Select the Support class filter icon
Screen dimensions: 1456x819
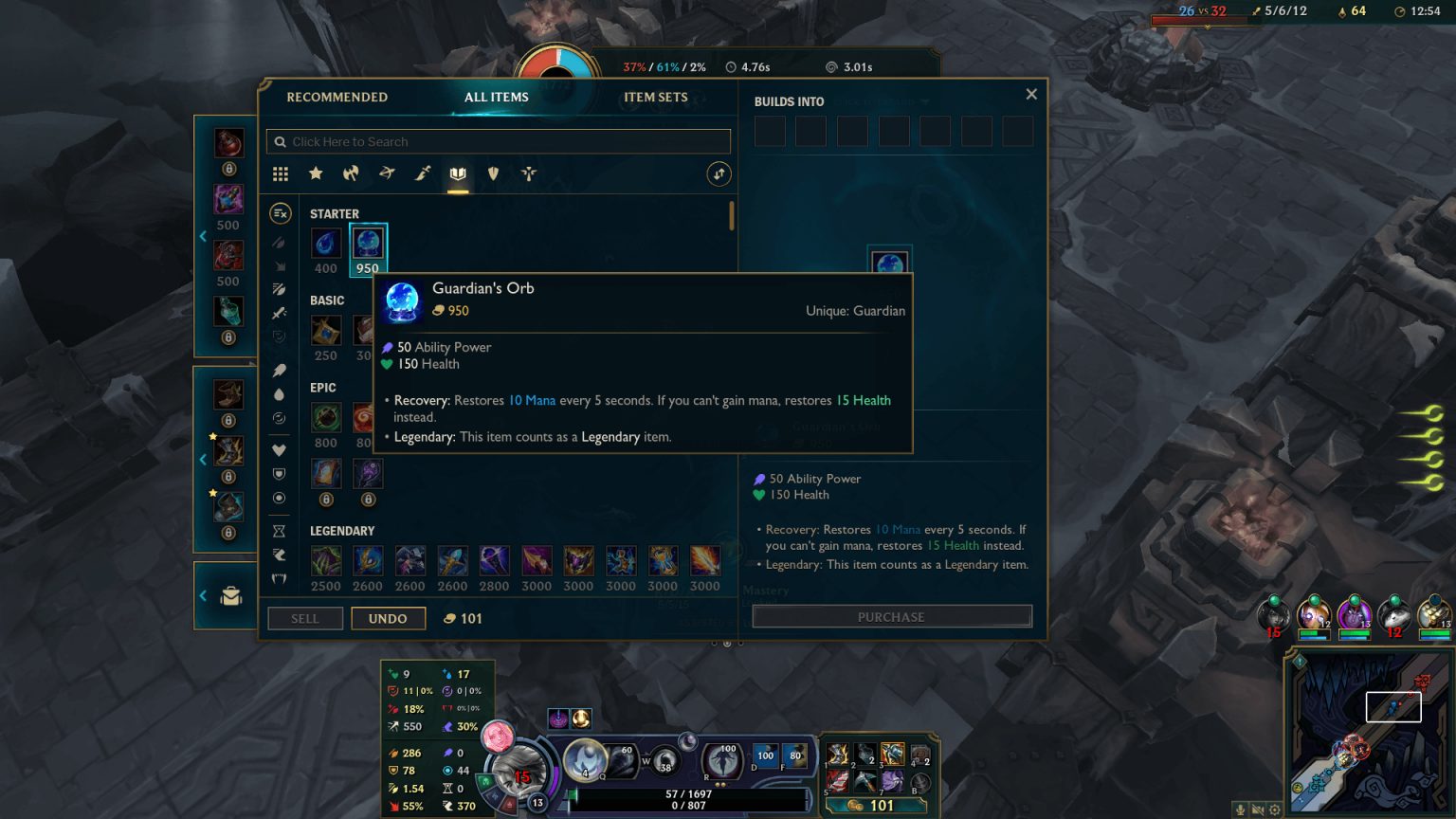point(528,174)
